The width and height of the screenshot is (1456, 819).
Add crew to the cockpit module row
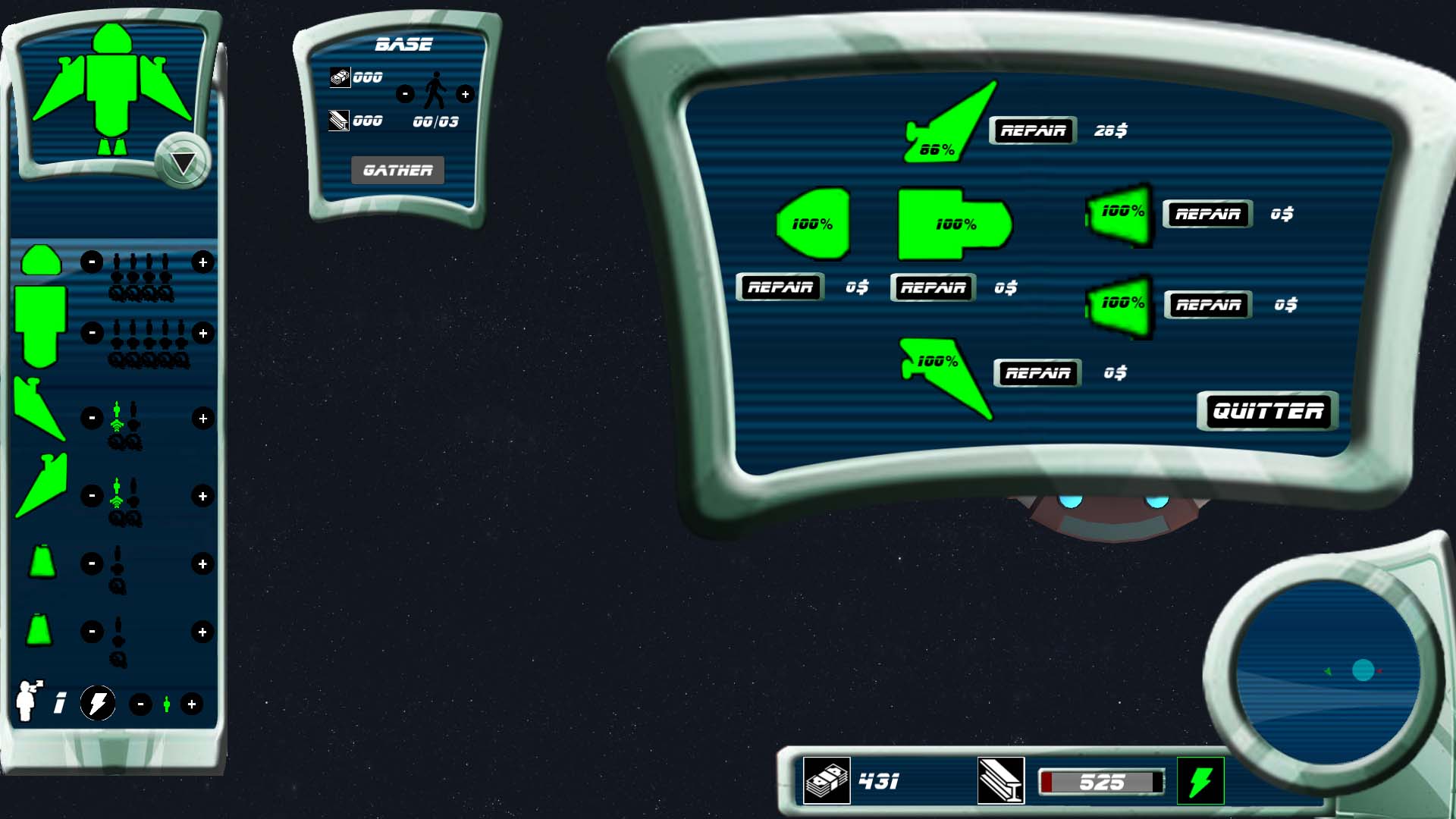(x=202, y=262)
